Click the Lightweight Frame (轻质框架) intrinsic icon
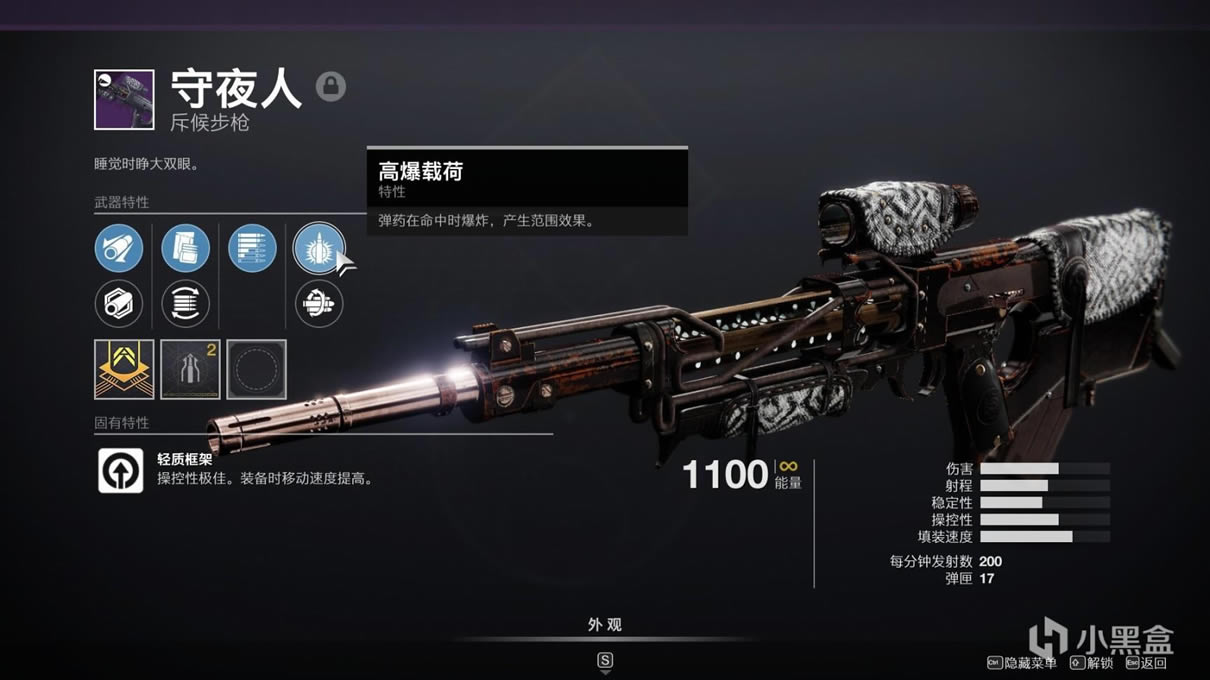This screenshot has height=680, width=1210. [x=120, y=470]
